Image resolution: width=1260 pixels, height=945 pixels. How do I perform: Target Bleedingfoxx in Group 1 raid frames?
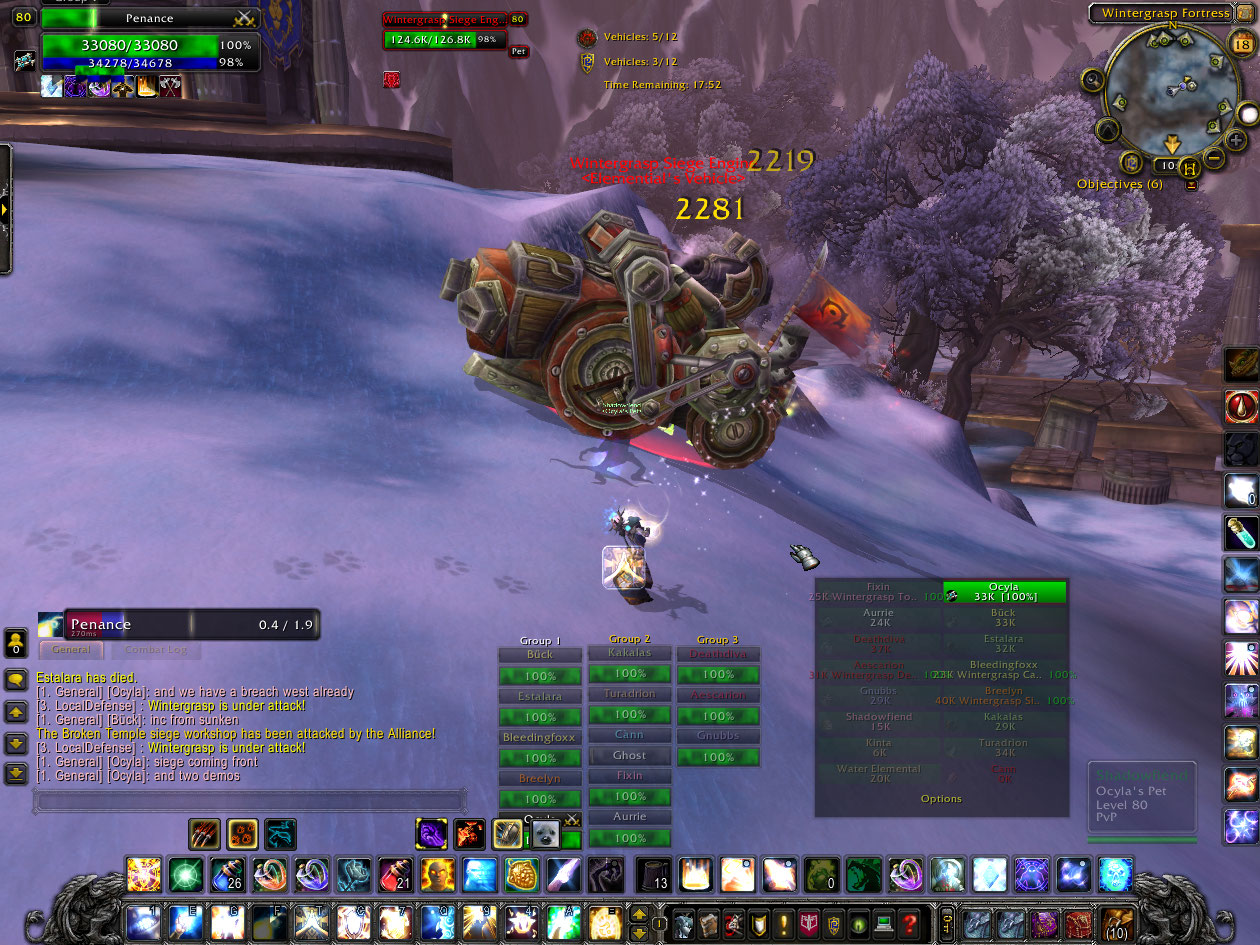coord(540,738)
